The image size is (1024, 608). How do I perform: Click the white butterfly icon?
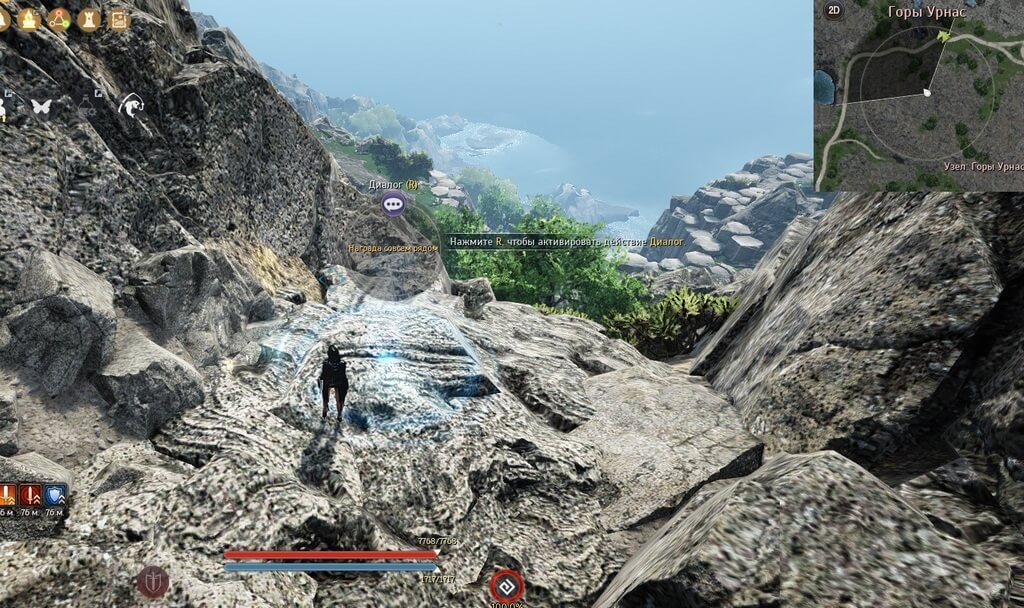click(x=41, y=105)
